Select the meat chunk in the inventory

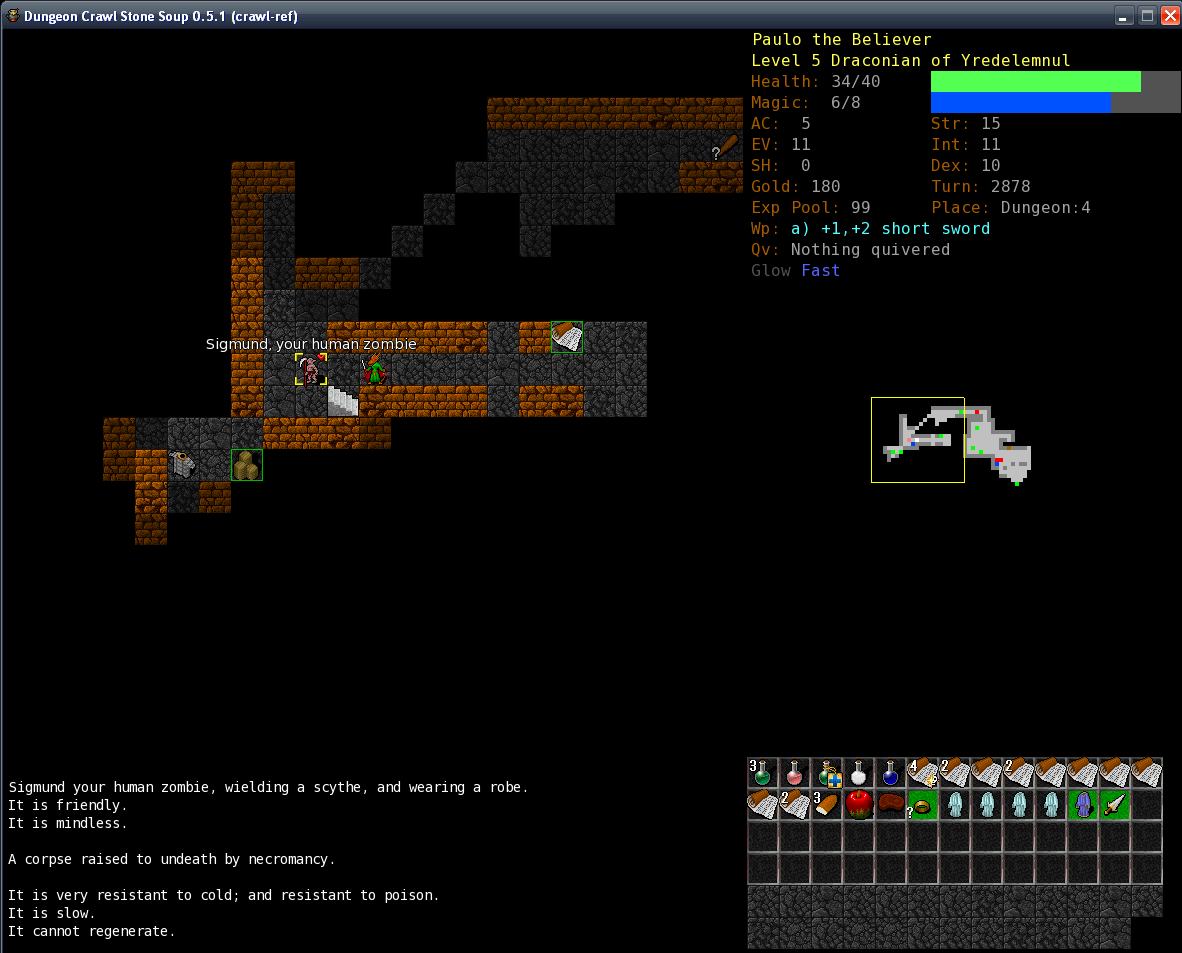(891, 805)
